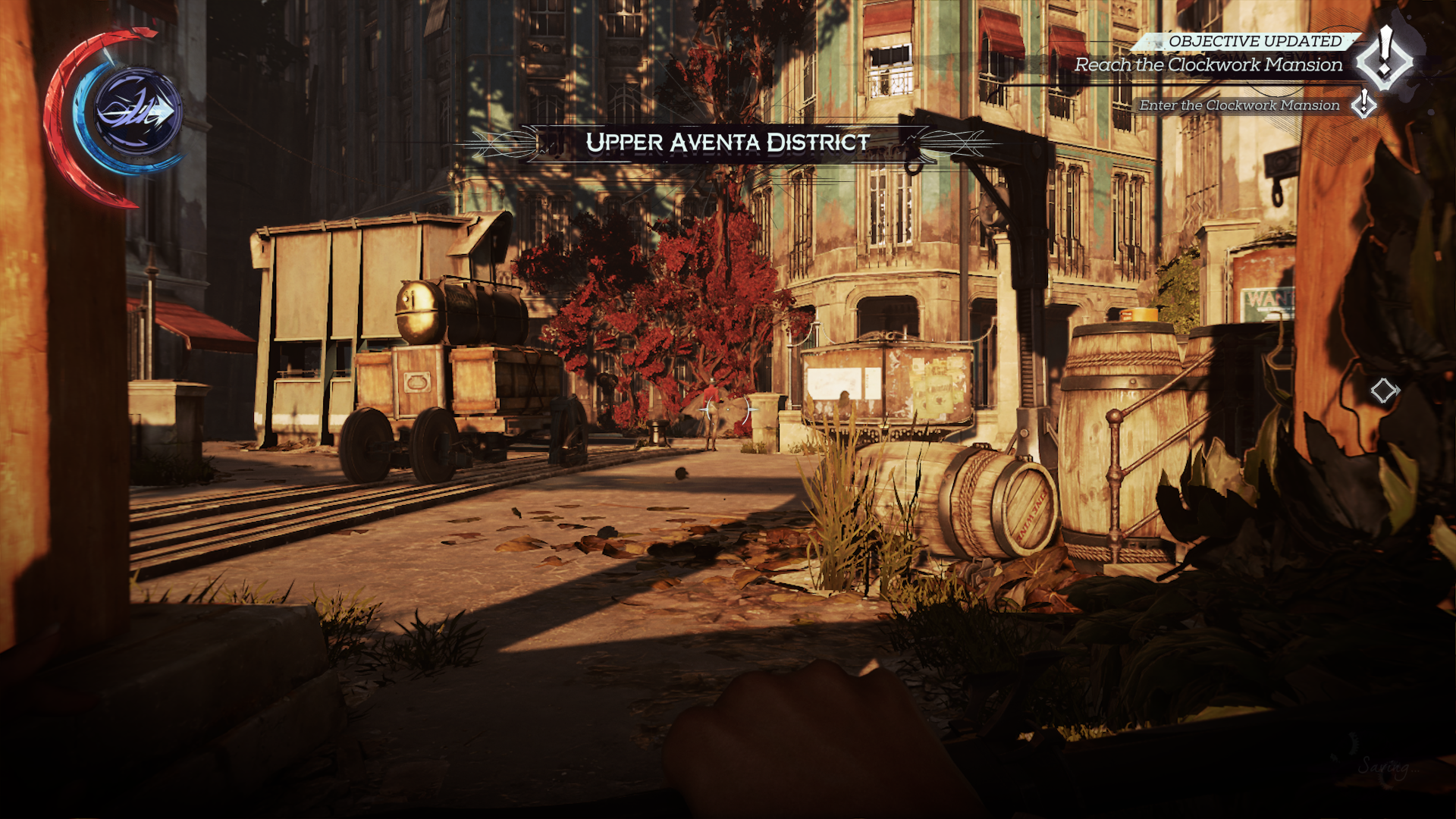Click the diamond objective waypoint marker
Viewport: 1456px width, 819px height.
tap(1384, 391)
